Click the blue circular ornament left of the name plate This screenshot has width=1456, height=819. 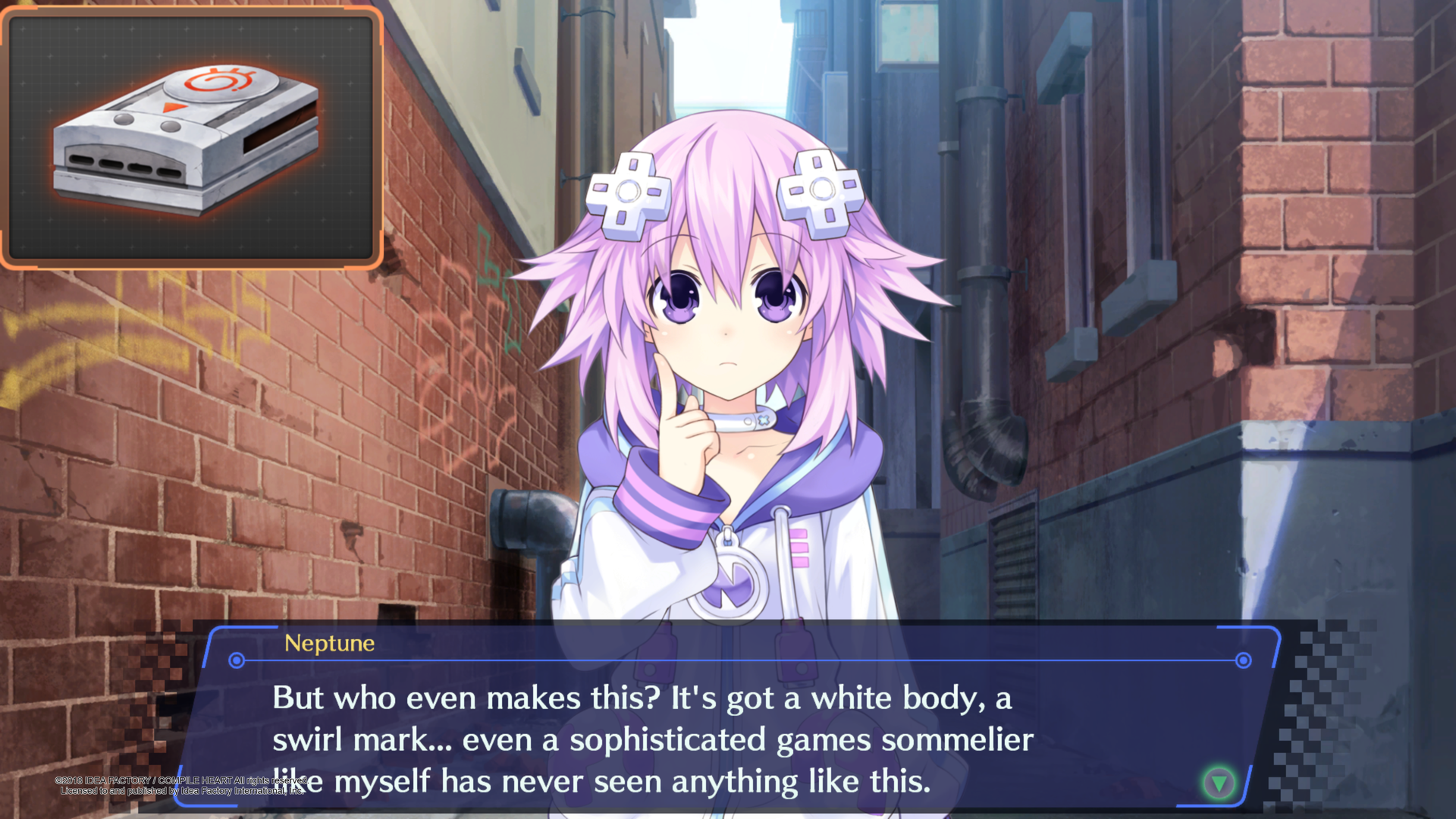point(236,661)
